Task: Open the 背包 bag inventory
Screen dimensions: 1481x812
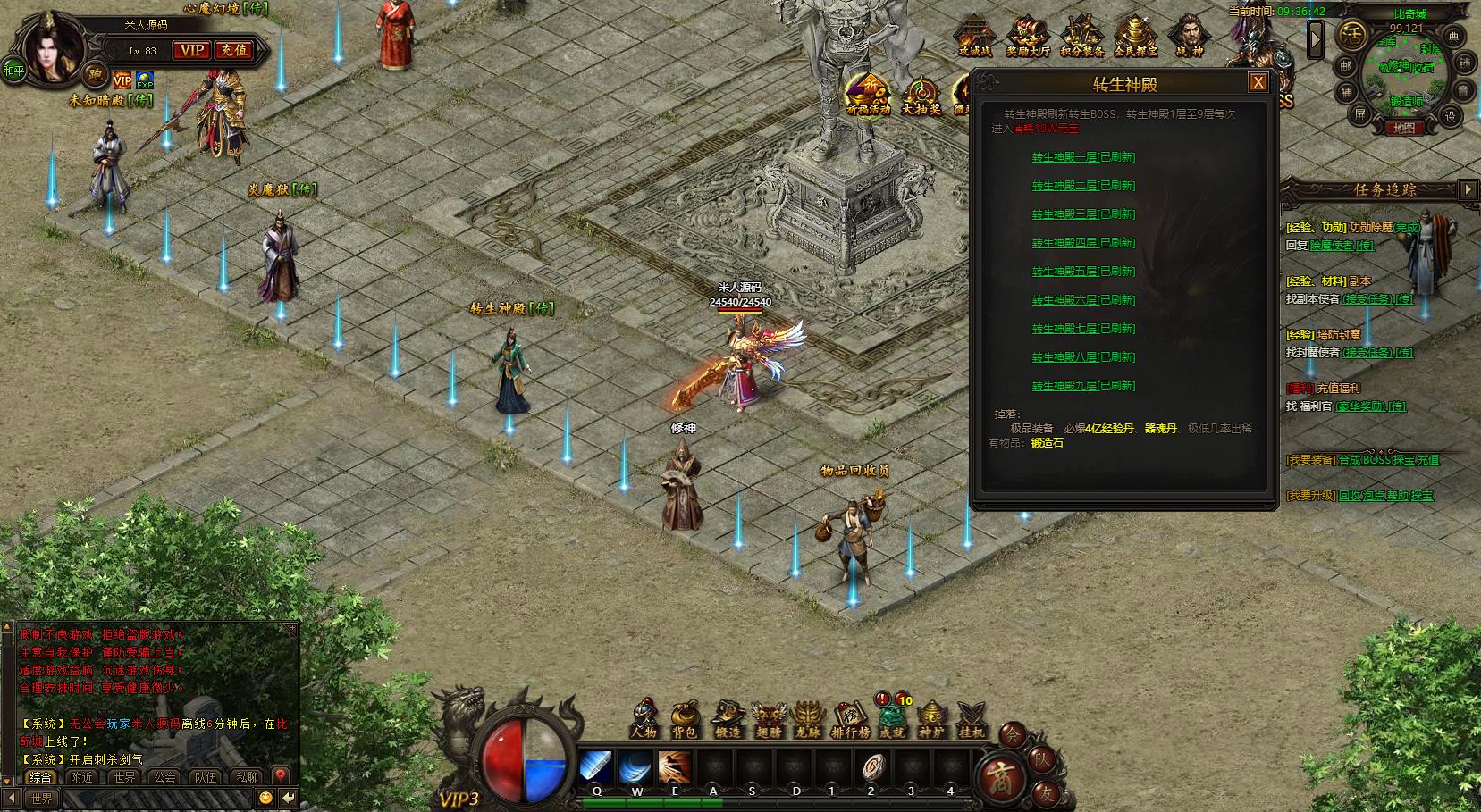Action: (x=685, y=718)
